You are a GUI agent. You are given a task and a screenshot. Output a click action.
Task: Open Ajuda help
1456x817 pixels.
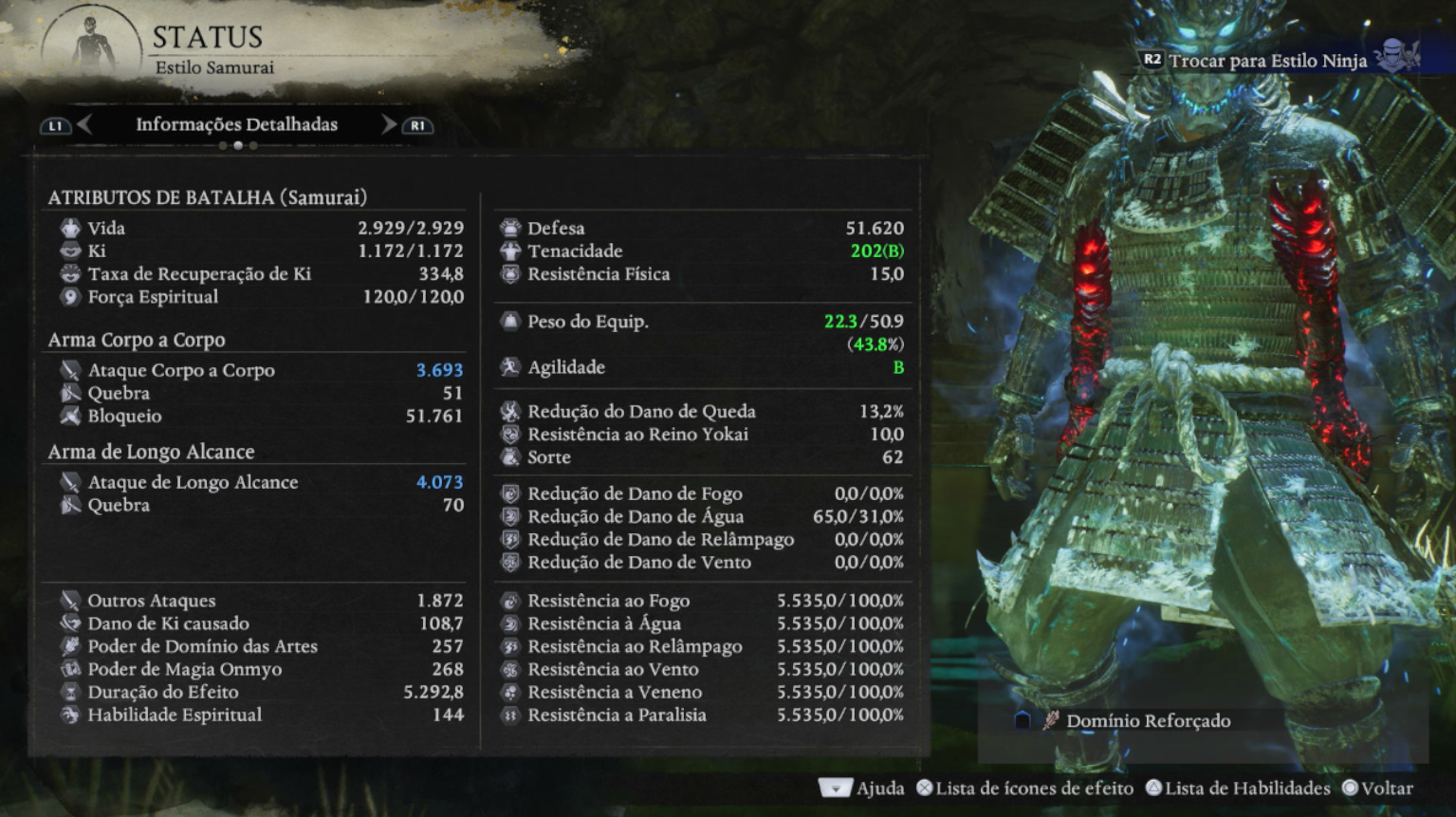point(861,789)
